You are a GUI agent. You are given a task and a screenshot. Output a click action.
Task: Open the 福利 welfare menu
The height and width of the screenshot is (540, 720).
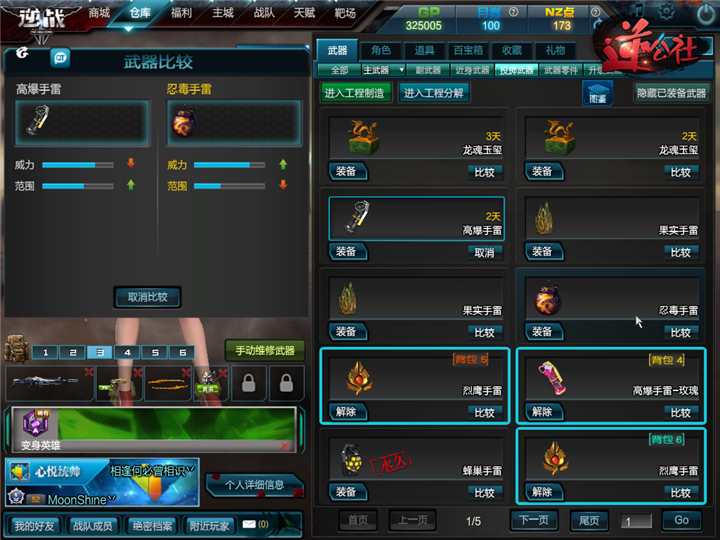[181, 13]
